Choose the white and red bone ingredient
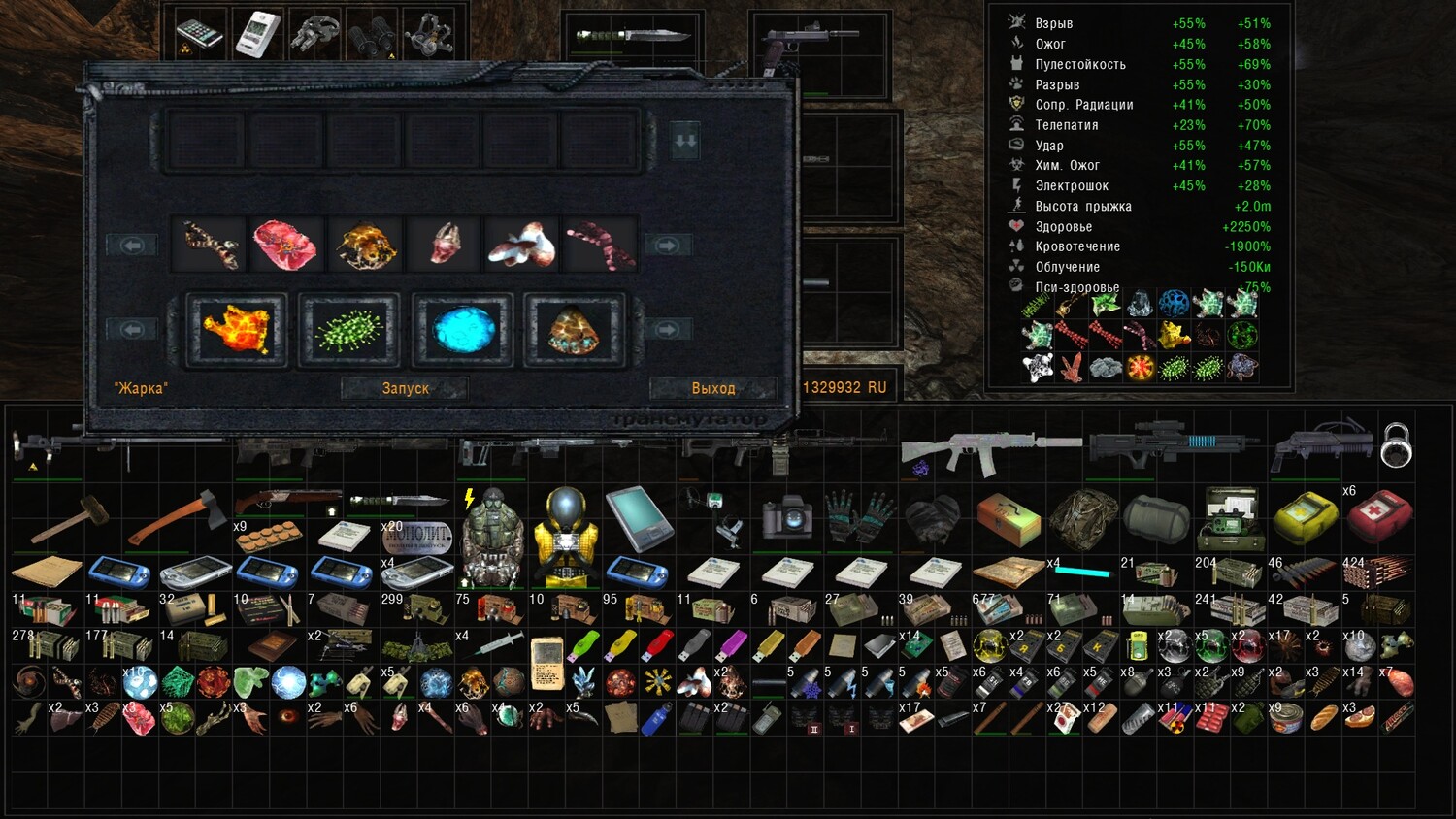The image size is (1456, 819). click(x=523, y=245)
